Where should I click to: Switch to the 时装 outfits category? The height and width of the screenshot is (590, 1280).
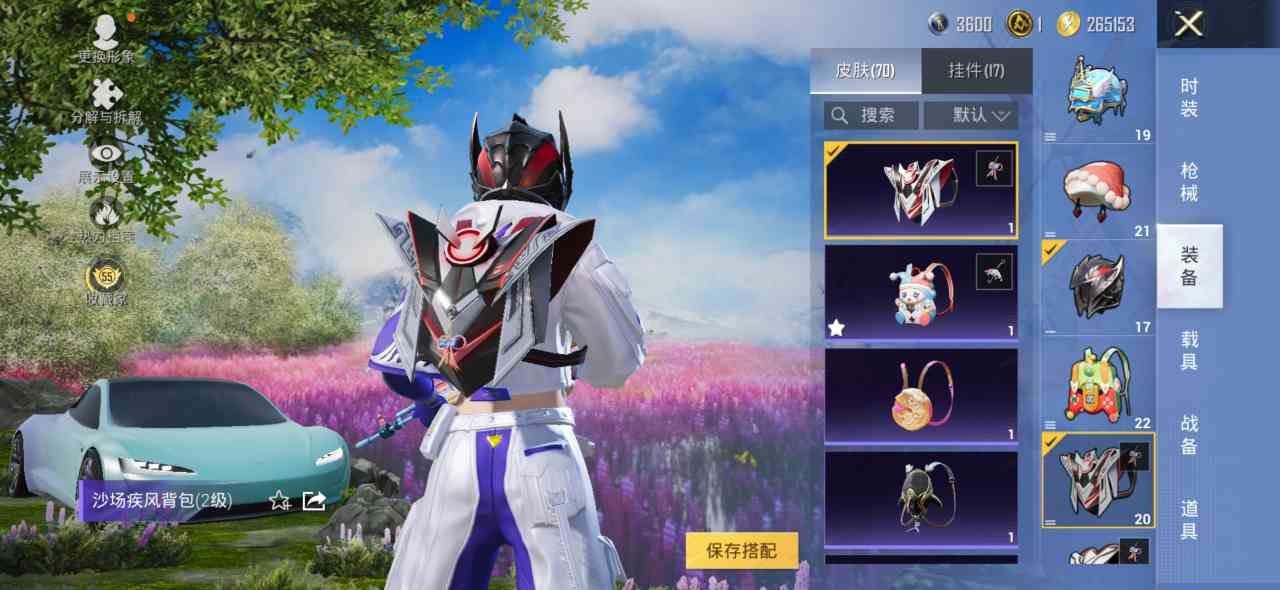[x=1189, y=98]
